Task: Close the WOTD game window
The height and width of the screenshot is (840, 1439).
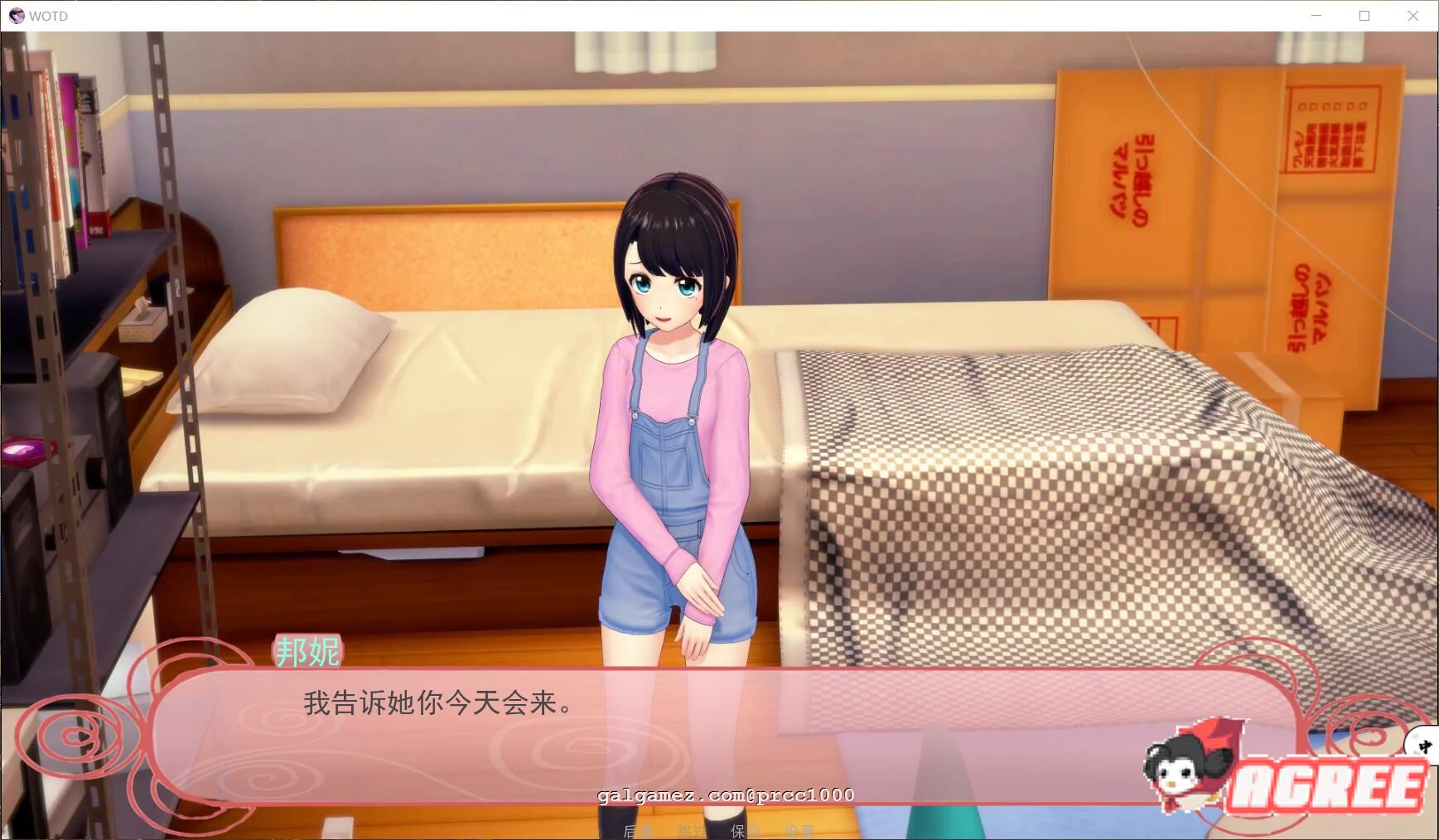Action: (x=1413, y=15)
